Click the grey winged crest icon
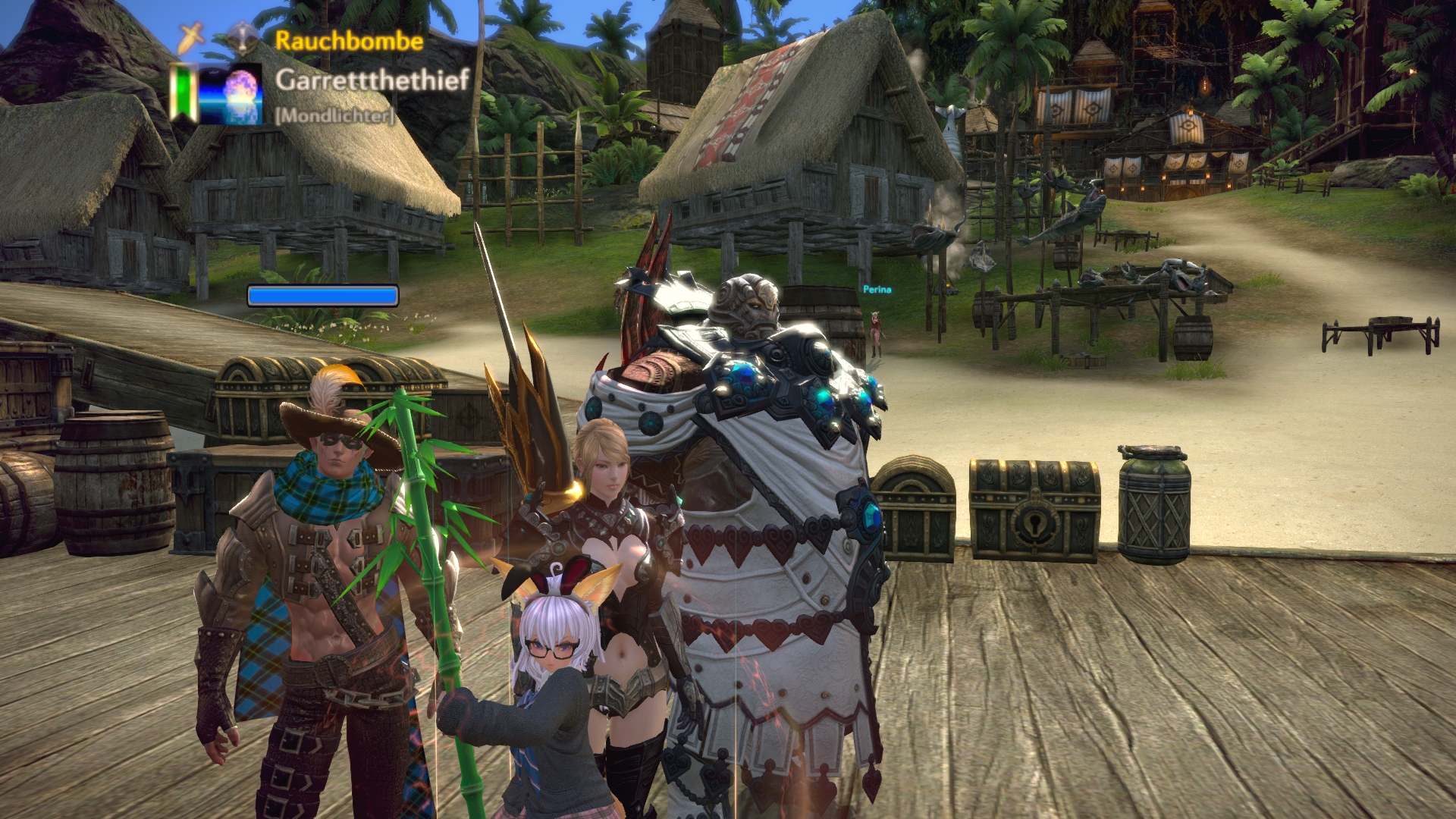Image resolution: width=1456 pixels, height=819 pixels. [x=243, y=38]
